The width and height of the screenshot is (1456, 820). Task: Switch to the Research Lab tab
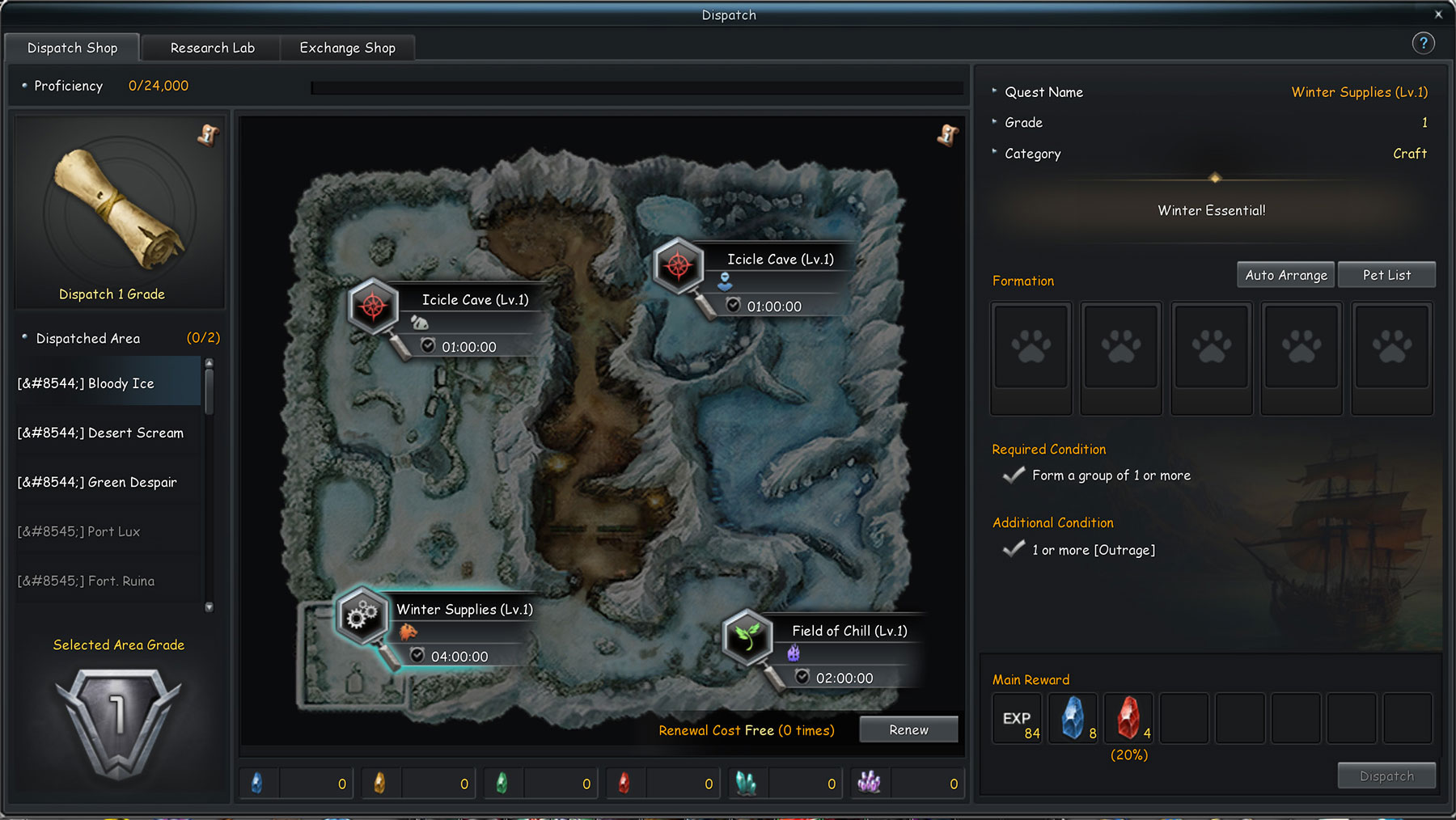click(x=210, y=48)
